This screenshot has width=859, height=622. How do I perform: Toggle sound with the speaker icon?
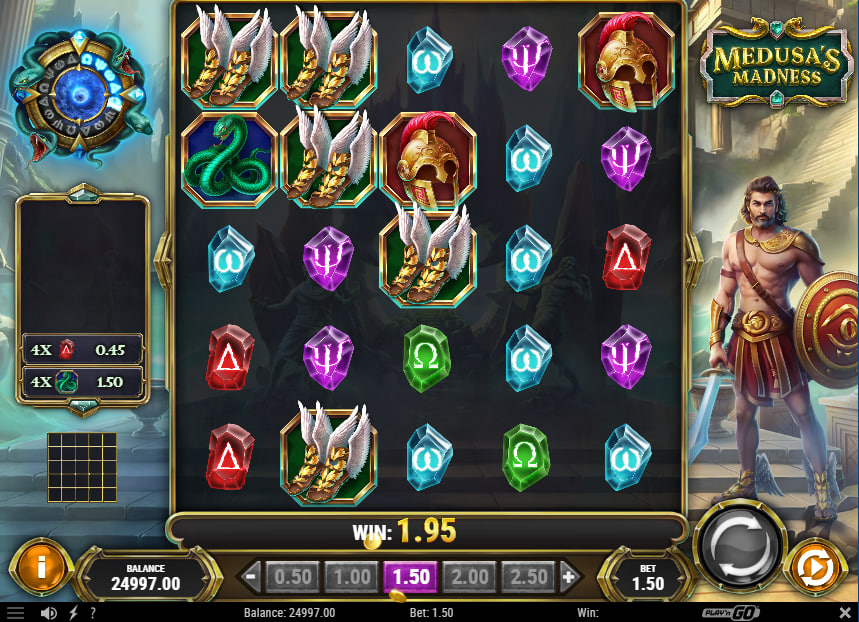pos(48,612)
